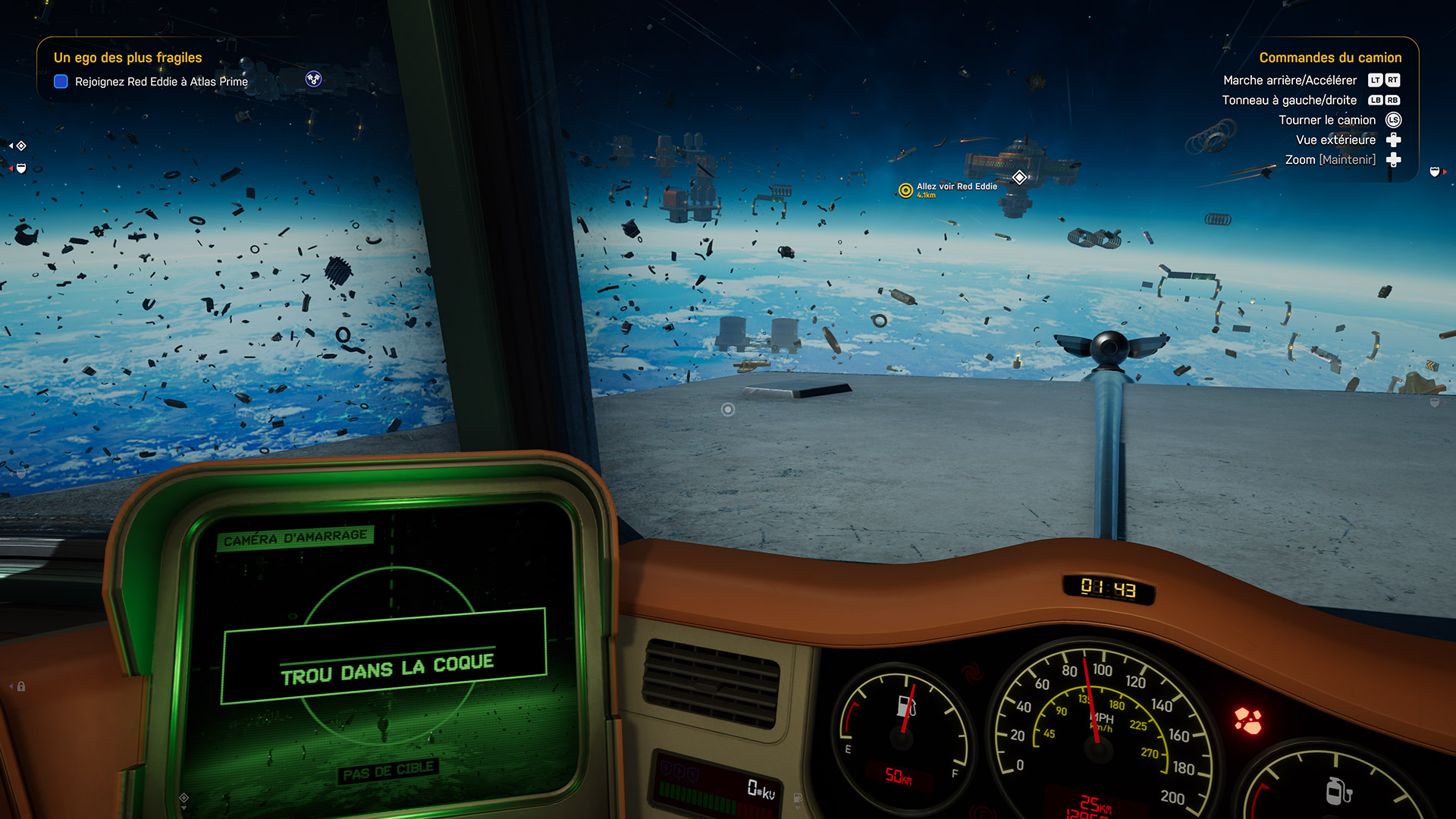Click the off-screen diamond marker on left edge
This screenshot has height=819, width=1456.
coord(21,146)
